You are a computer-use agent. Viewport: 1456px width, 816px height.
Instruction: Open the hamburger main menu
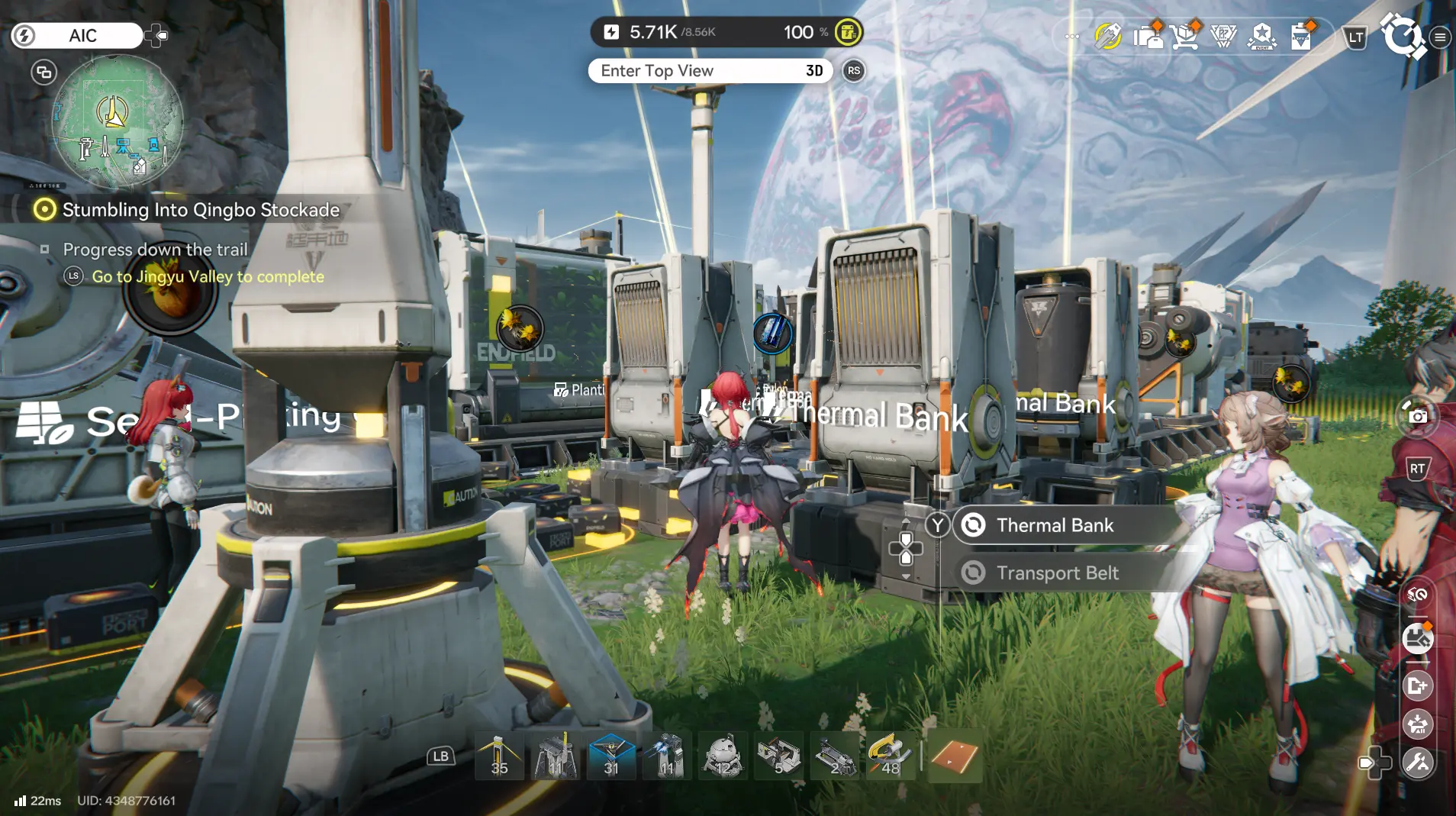(1442, 36)
